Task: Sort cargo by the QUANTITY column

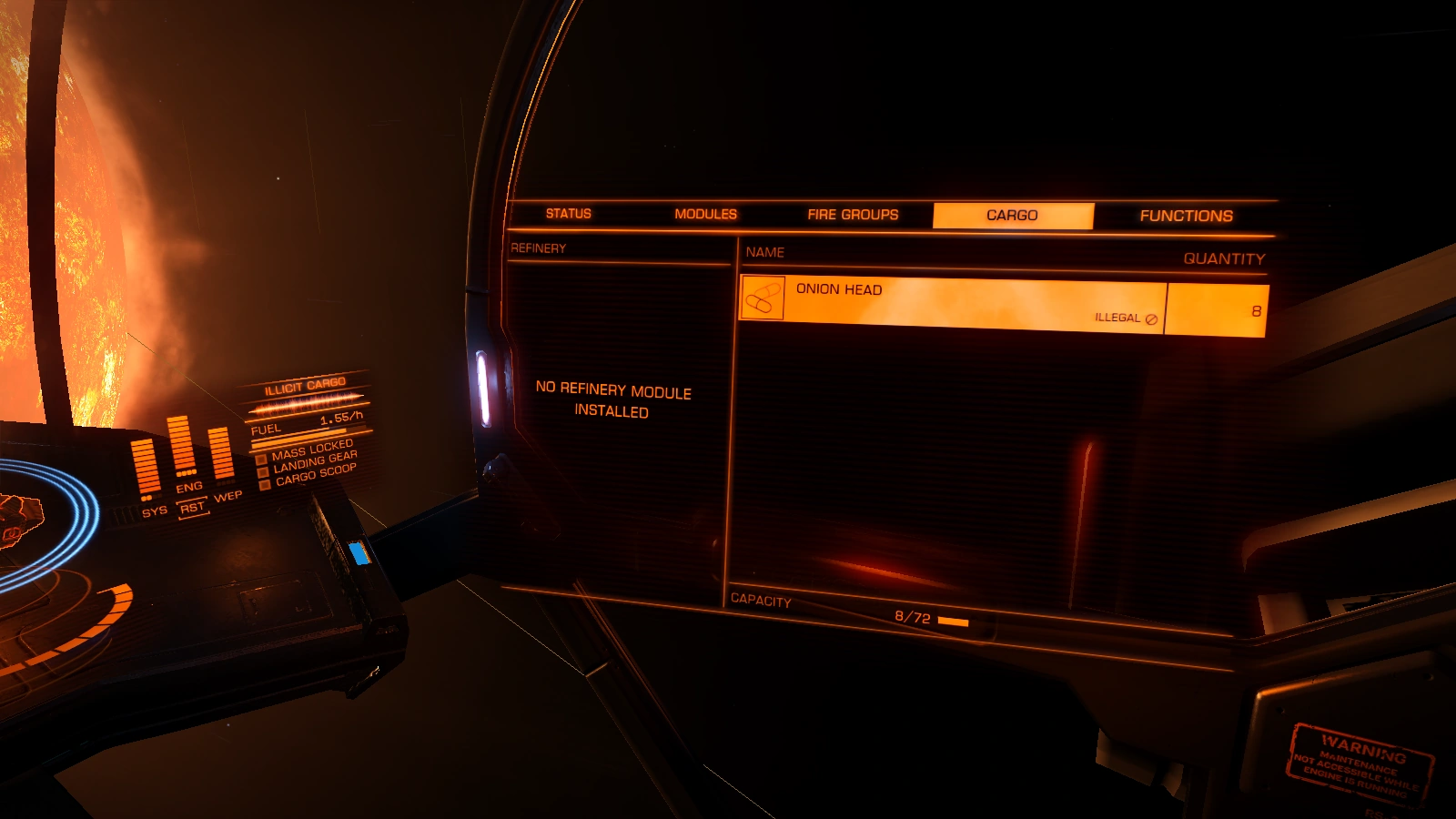Action: coord(1224,258)
